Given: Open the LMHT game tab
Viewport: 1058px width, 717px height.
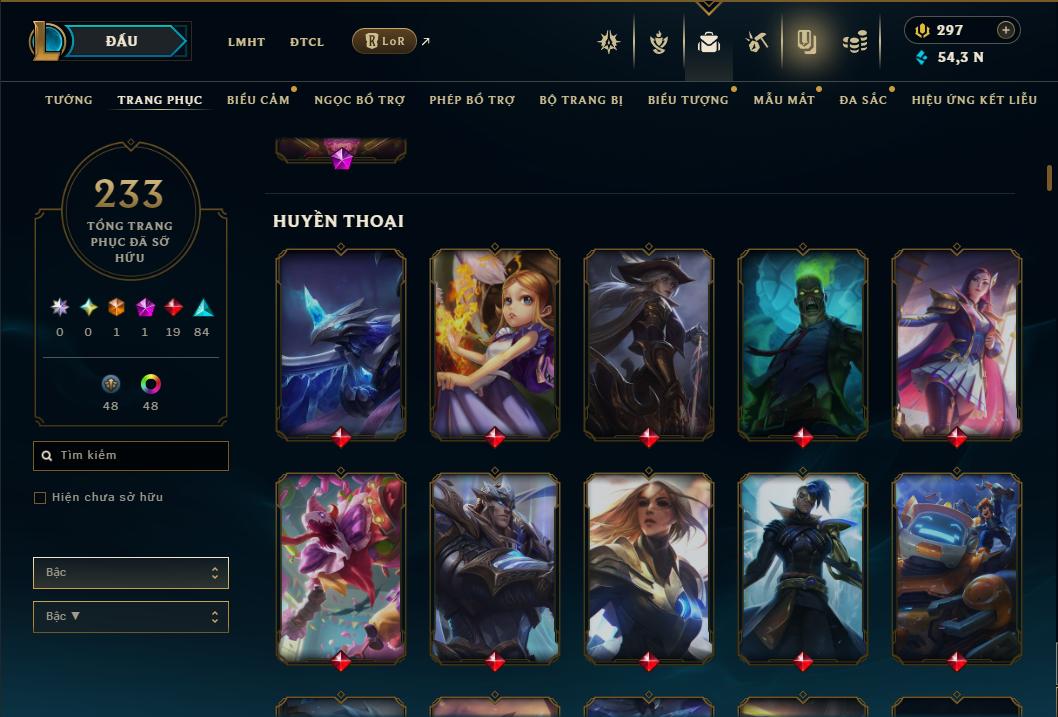Looking at the screenshot, I should [x=246, y=42].
